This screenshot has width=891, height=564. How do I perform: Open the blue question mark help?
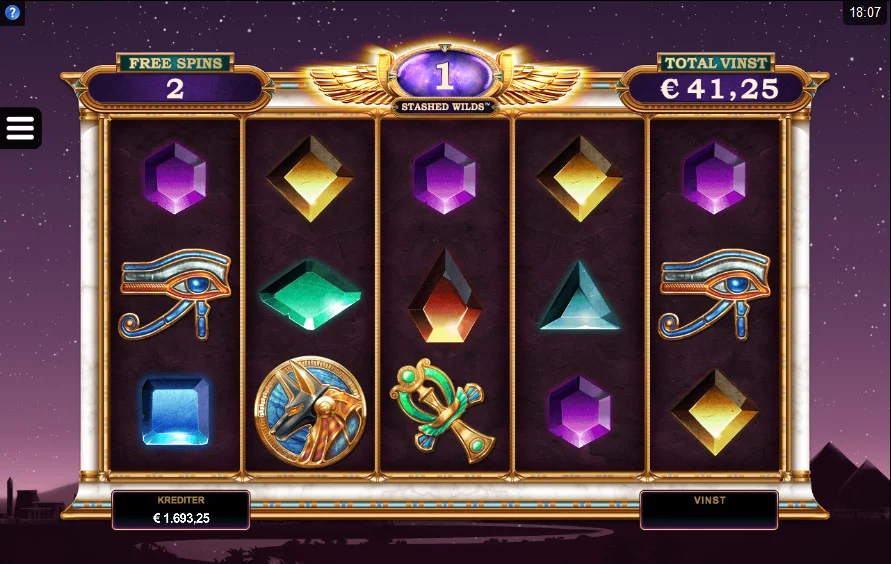12,13
